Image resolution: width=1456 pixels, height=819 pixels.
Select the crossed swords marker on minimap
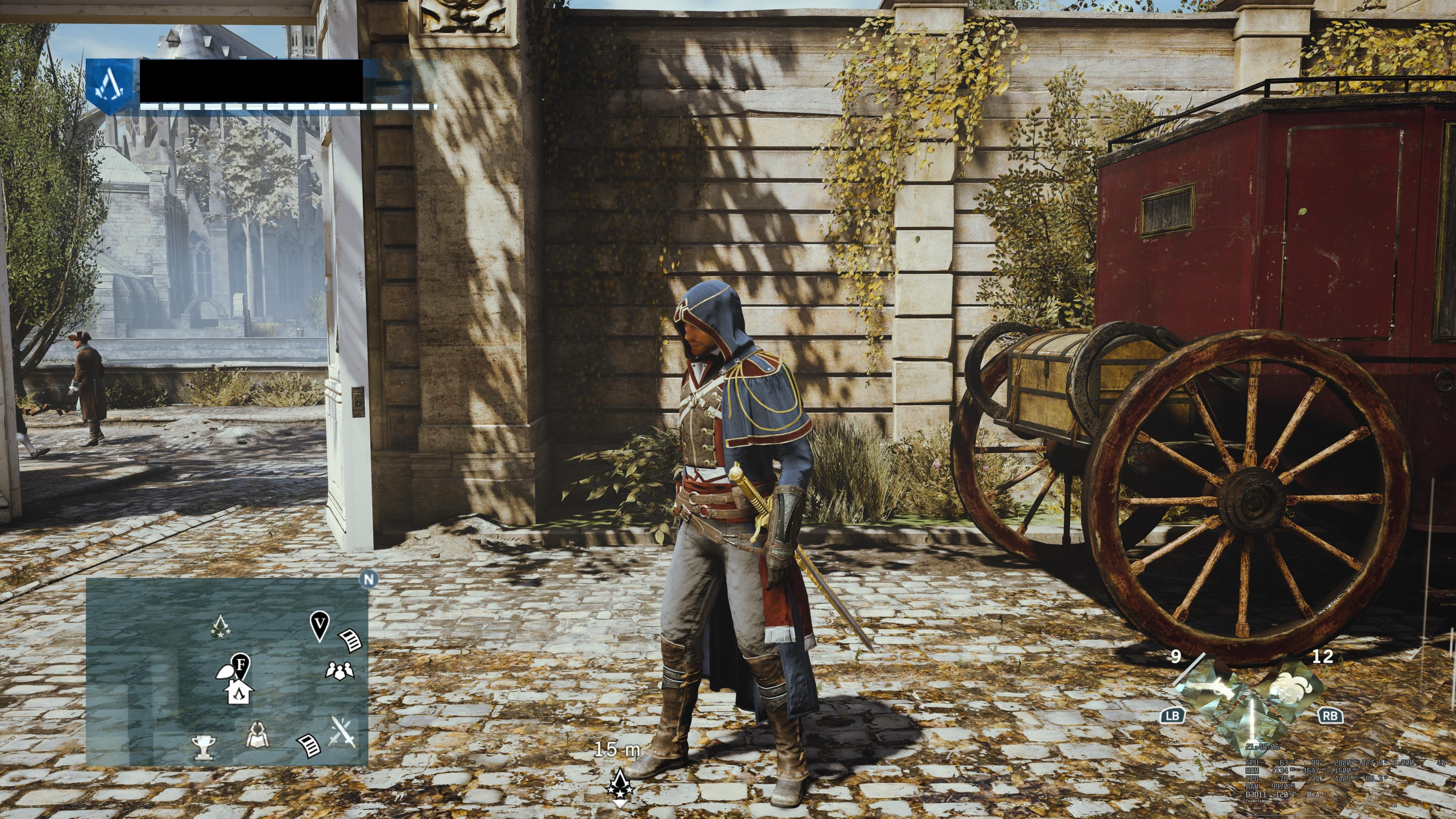(343, 731)
